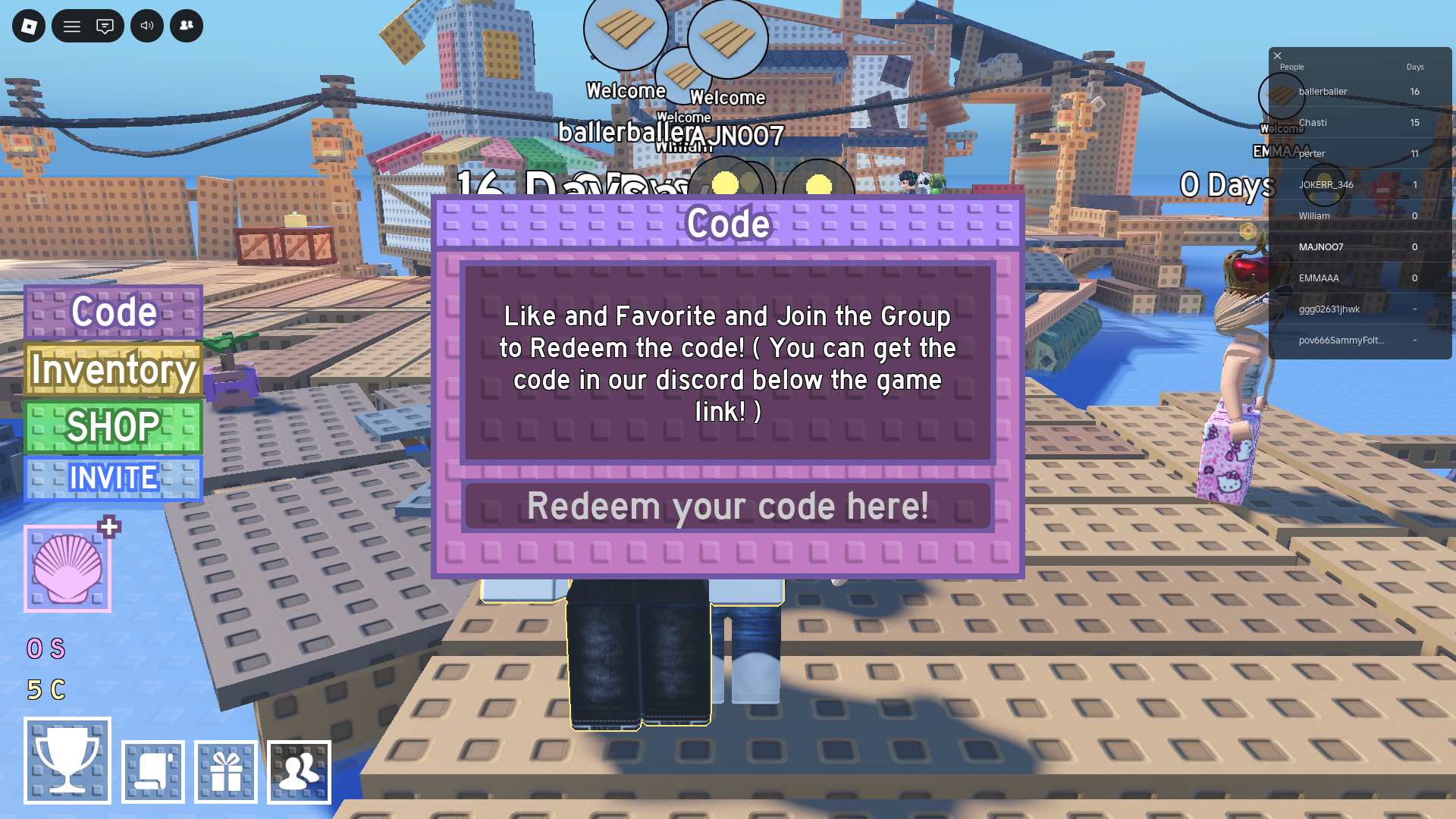Open the pink shell shop icon
This screenshot has height=819, width=1456.
[68, 569]
